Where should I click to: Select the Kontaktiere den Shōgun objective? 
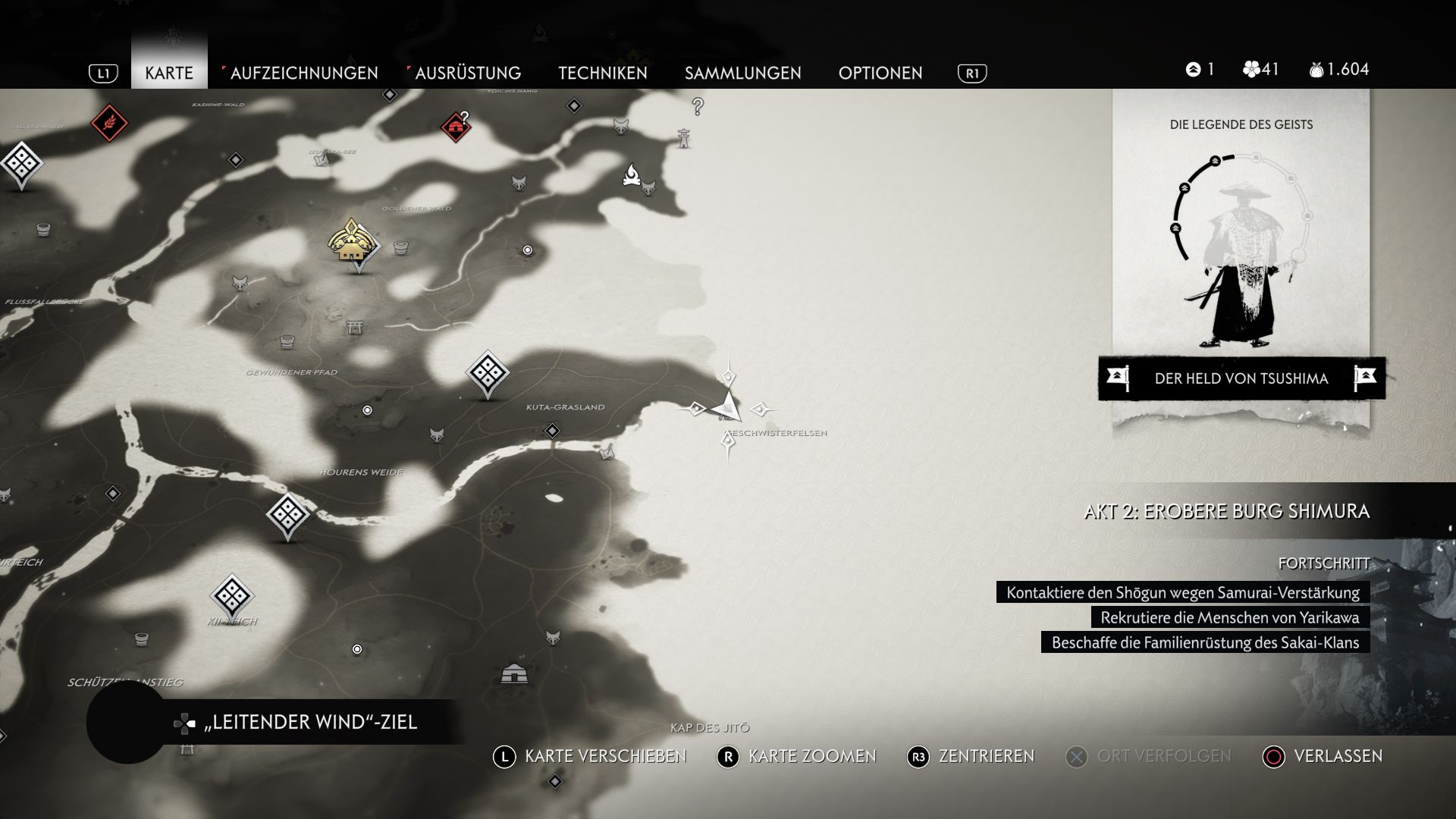click(x=1182, y=592)
